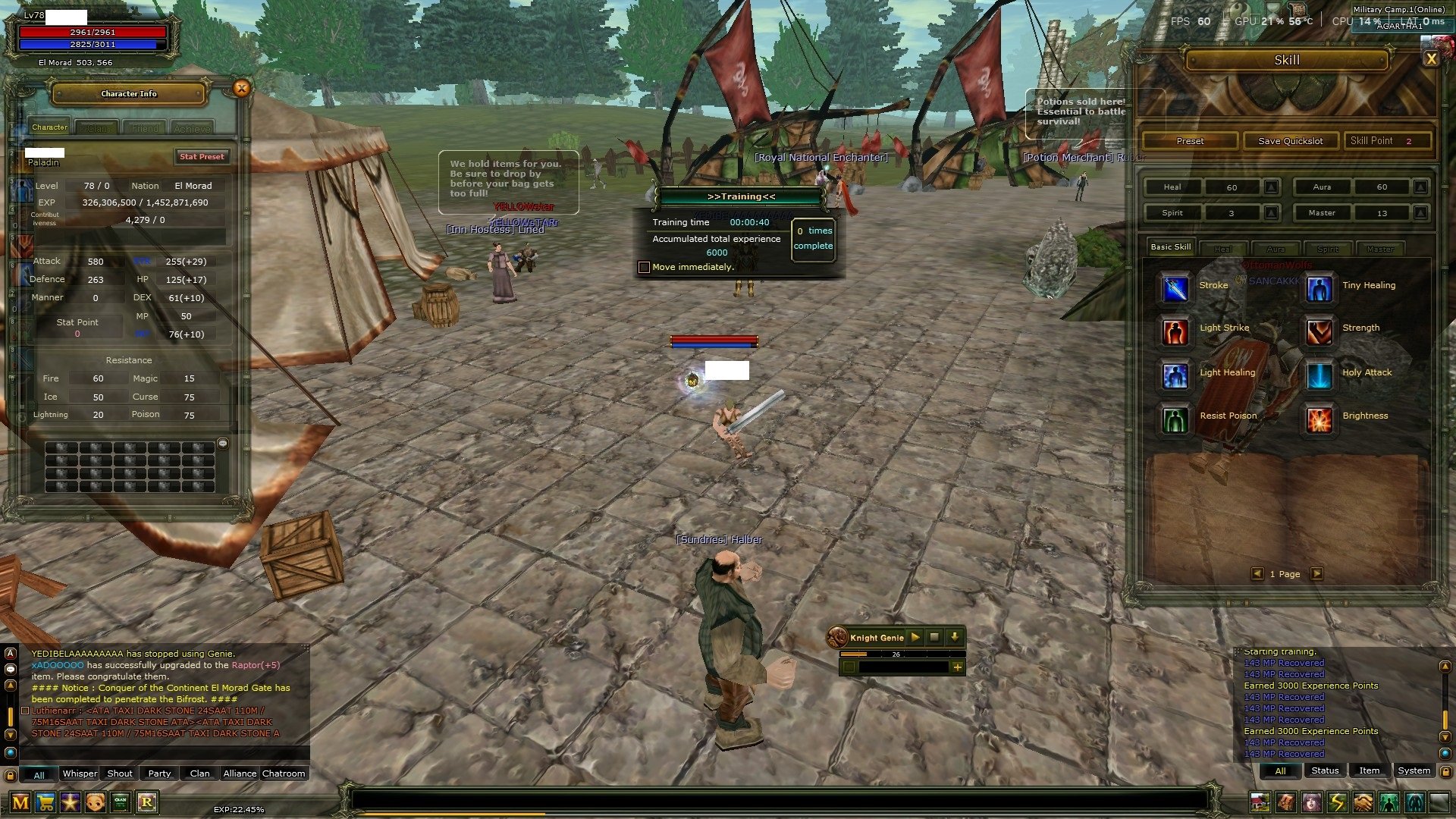Open the Clan panel icon in bottom toolbar

tap(119, 802)
